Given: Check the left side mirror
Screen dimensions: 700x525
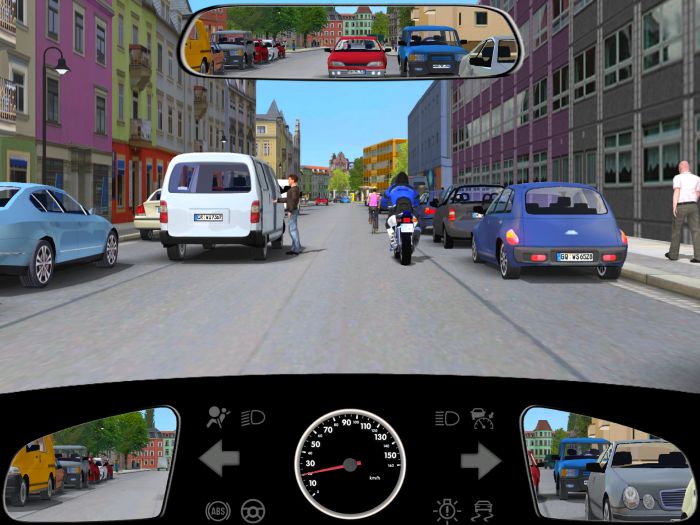Looking at the screenshot, I should click(x=90, y=461).
